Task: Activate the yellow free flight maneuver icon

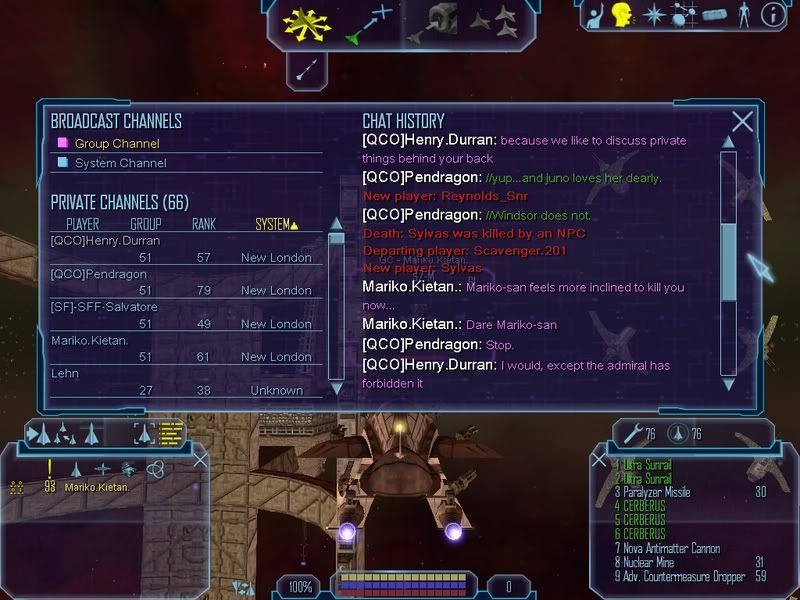Action: (x=306, y=22)
